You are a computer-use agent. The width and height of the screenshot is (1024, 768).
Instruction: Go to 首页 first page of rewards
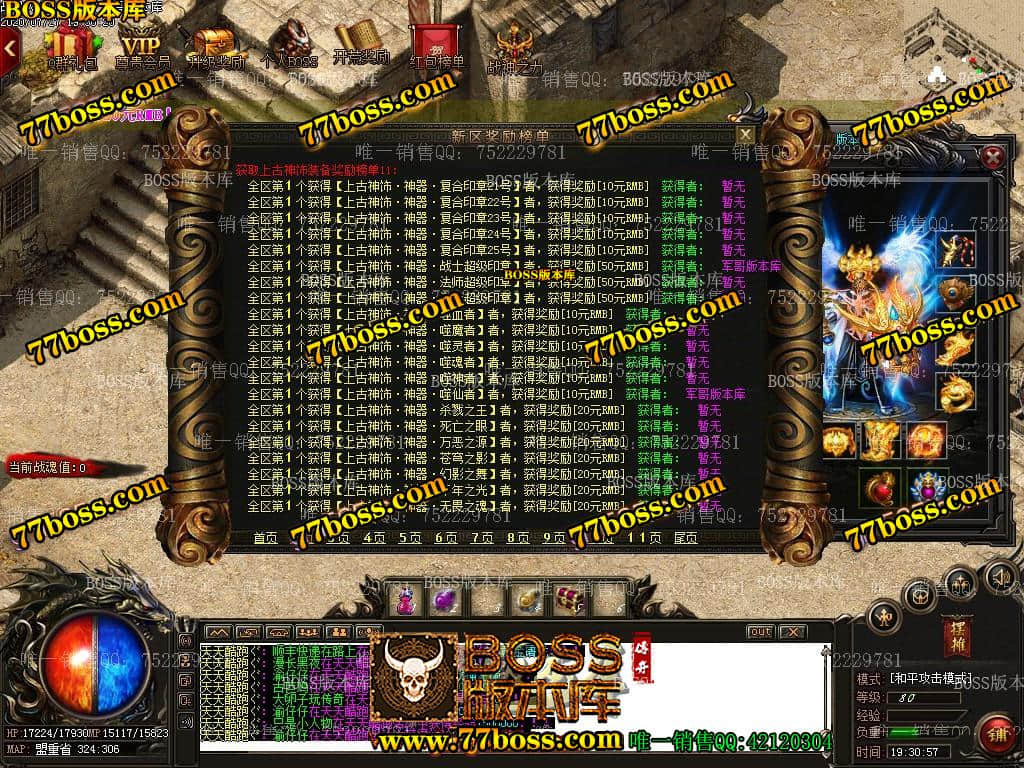(265, 538)
